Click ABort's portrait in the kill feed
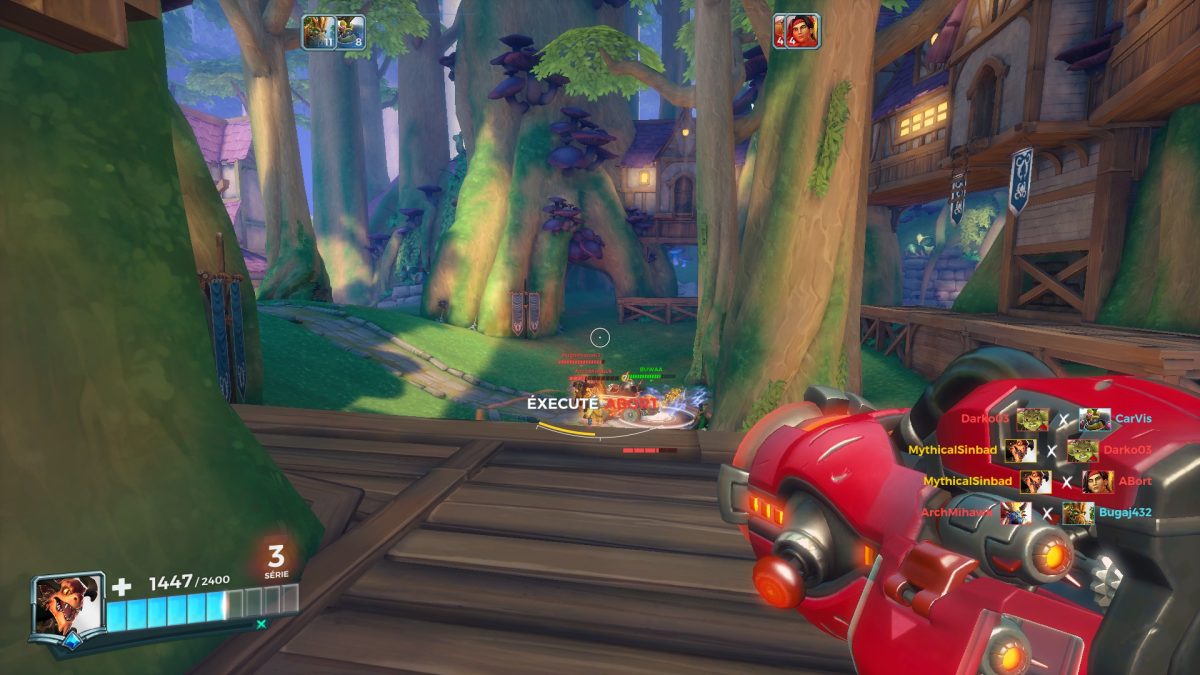Image resolution: width=1200 pixels, height=675 pixels. (1097, 482)
